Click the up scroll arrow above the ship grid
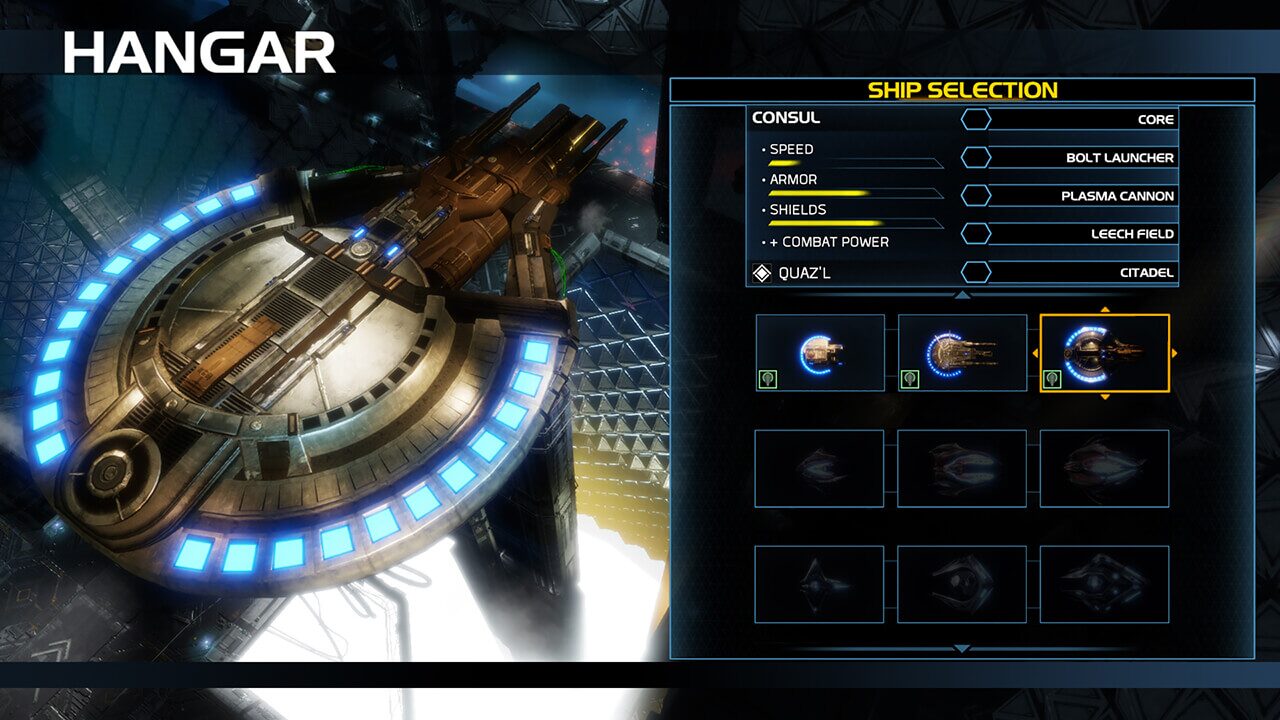 coord(962,295)
